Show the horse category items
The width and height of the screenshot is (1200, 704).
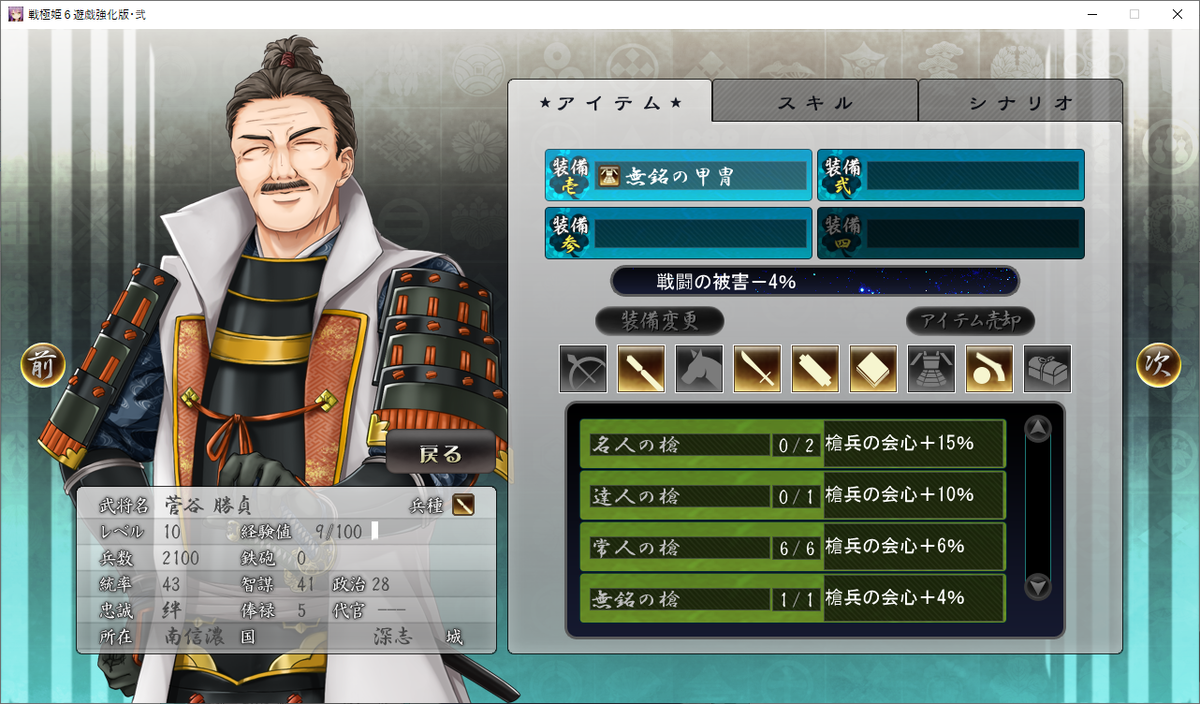(x=699, y=369)
